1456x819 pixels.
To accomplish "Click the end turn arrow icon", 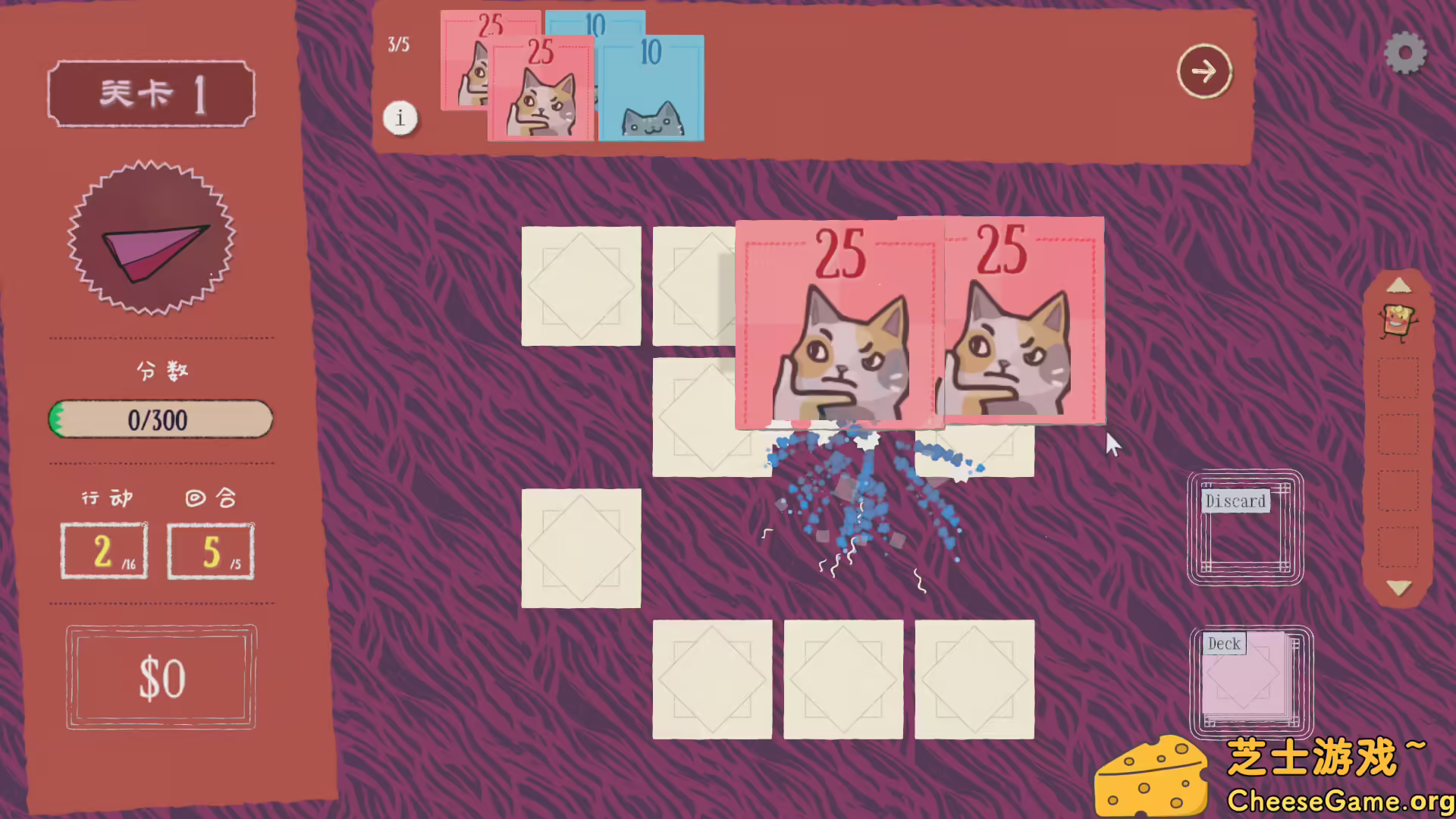I will click(x=1204, y=71).
